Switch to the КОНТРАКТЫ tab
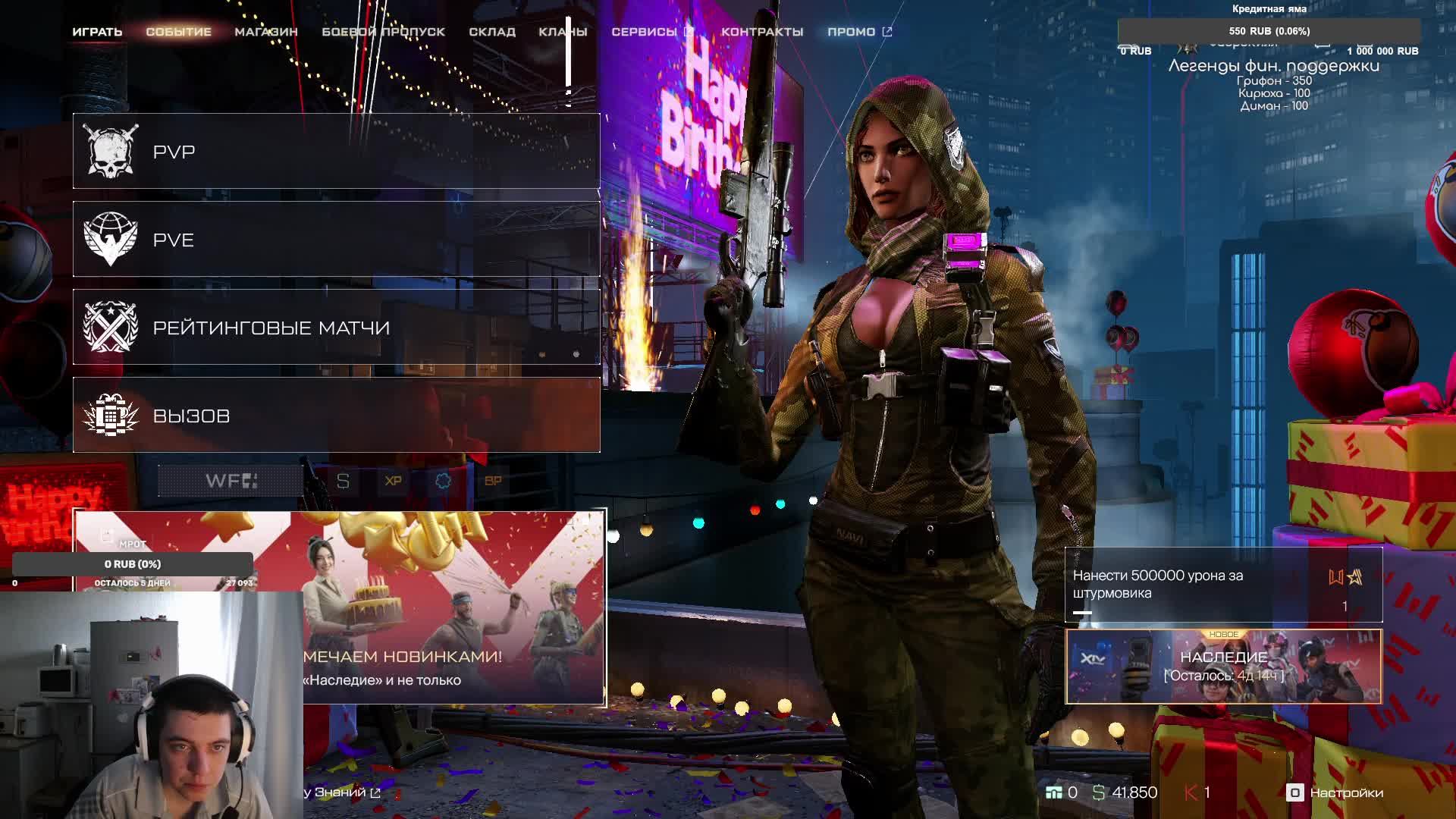1456x819 pixels. coord(762,32)
